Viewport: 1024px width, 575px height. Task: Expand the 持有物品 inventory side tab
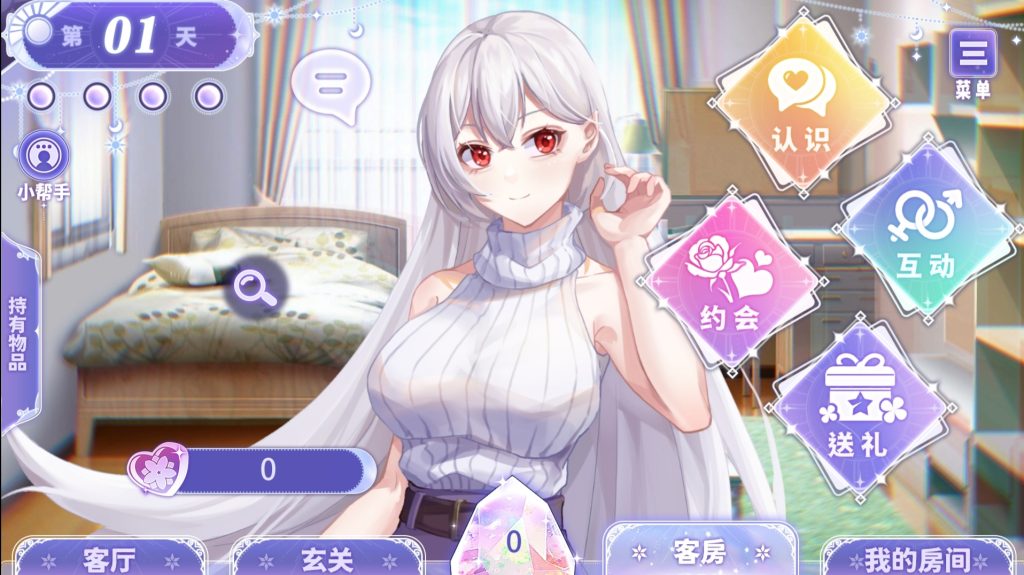click(x=17, y=333)
